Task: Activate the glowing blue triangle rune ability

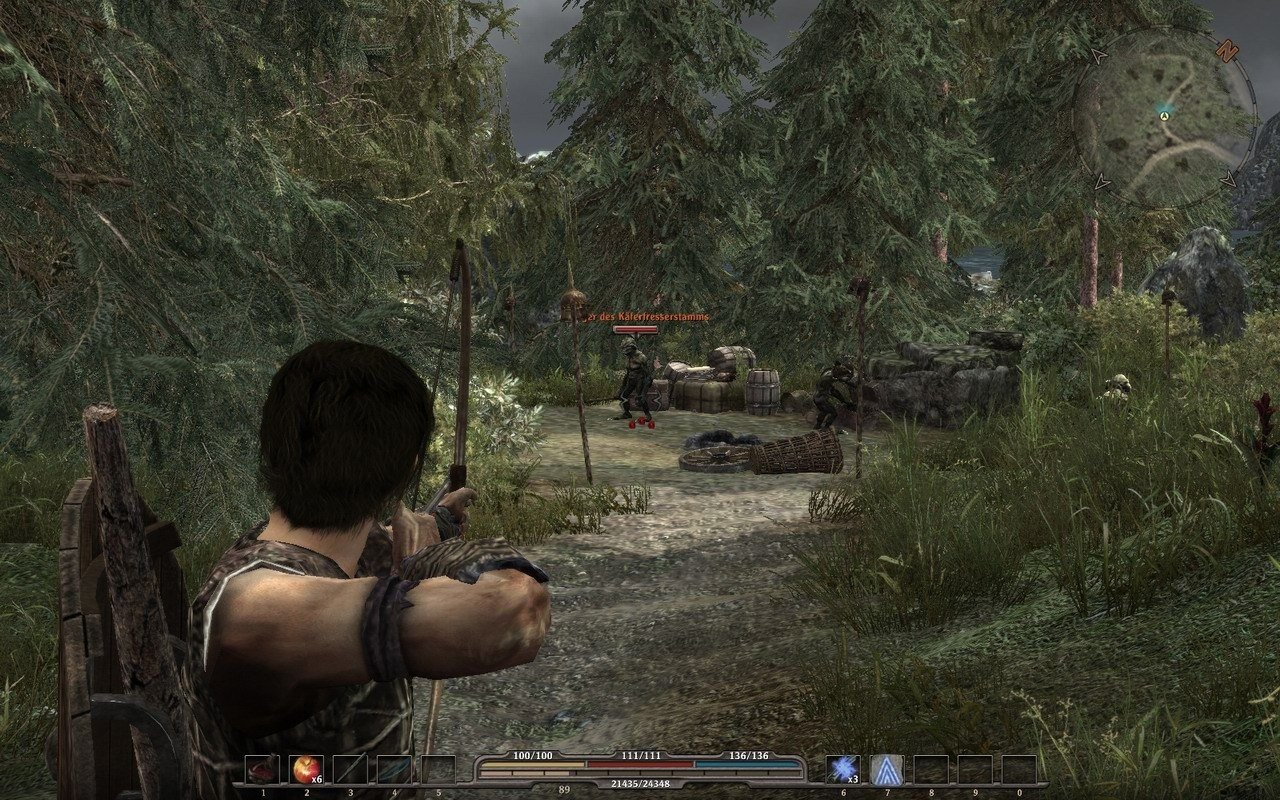Action: point(886,769)
